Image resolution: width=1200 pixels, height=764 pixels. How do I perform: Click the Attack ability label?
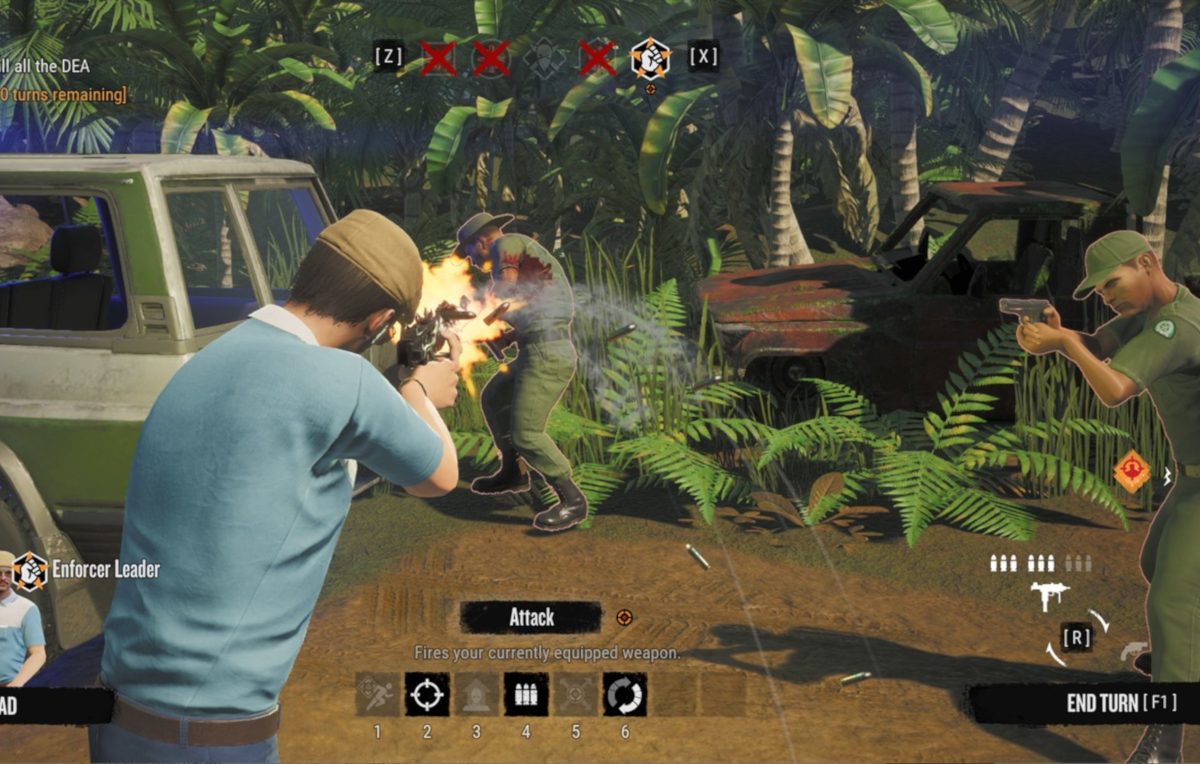tap(531, 617)
